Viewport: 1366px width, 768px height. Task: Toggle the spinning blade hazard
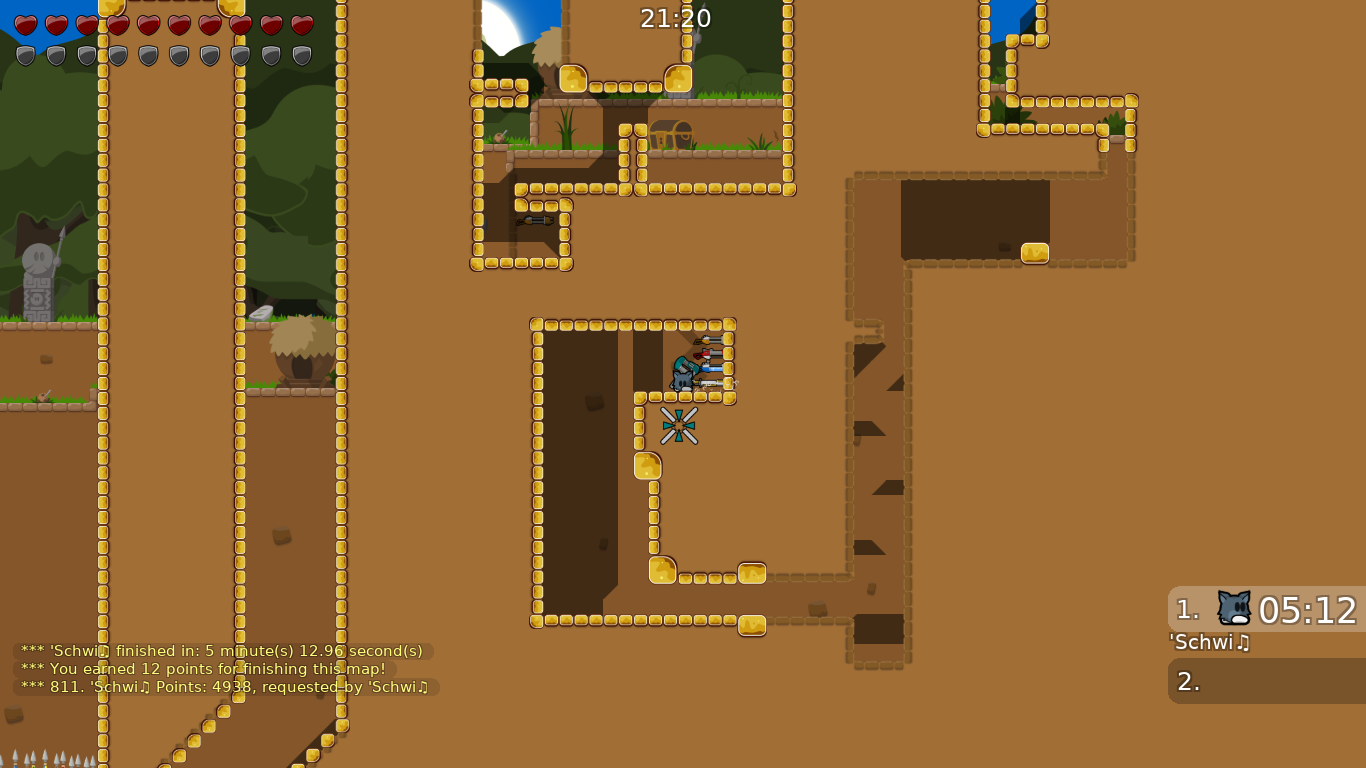pyautogui.click(x=679, y=425)
